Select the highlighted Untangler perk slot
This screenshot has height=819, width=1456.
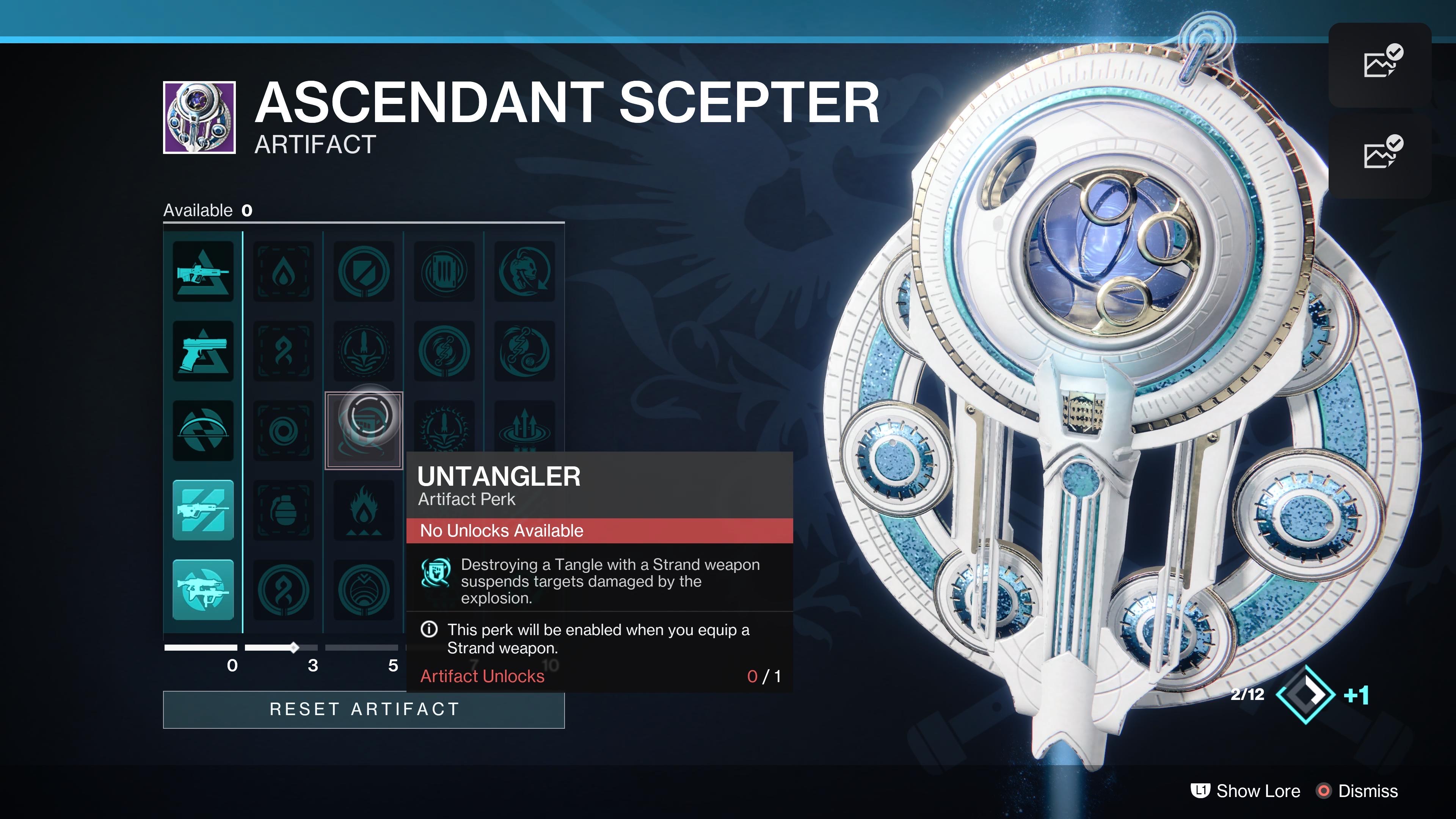pos(364,431)
